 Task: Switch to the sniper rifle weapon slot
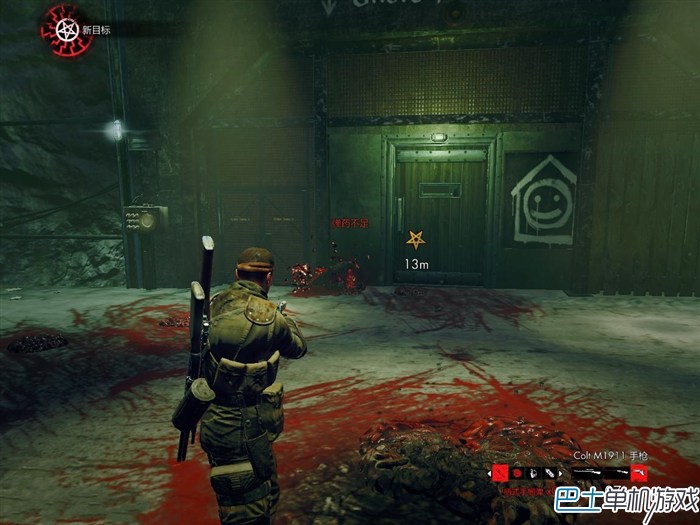click(x=585, y=472)
